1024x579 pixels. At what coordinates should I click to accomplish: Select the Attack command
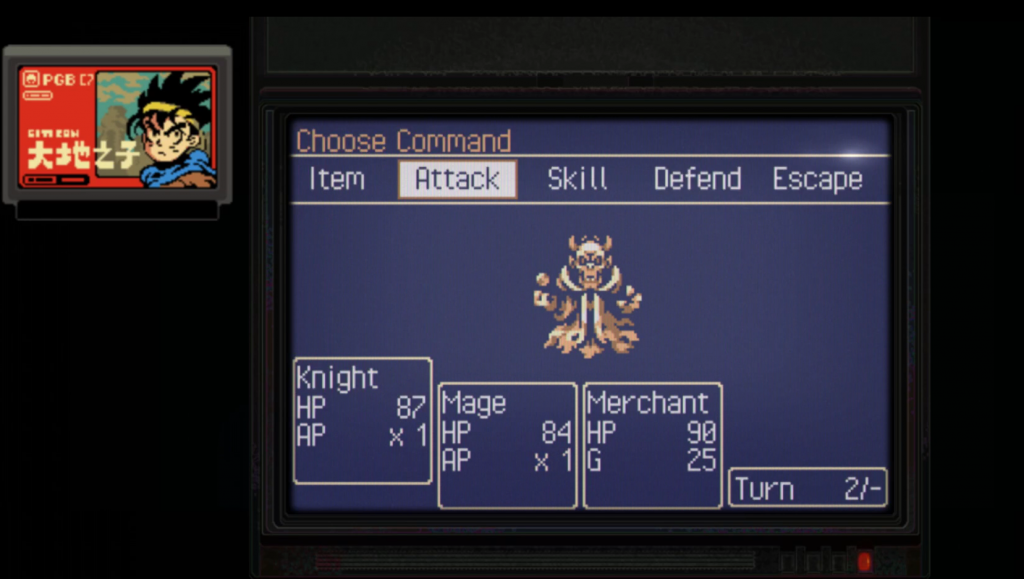pos(457,180)
